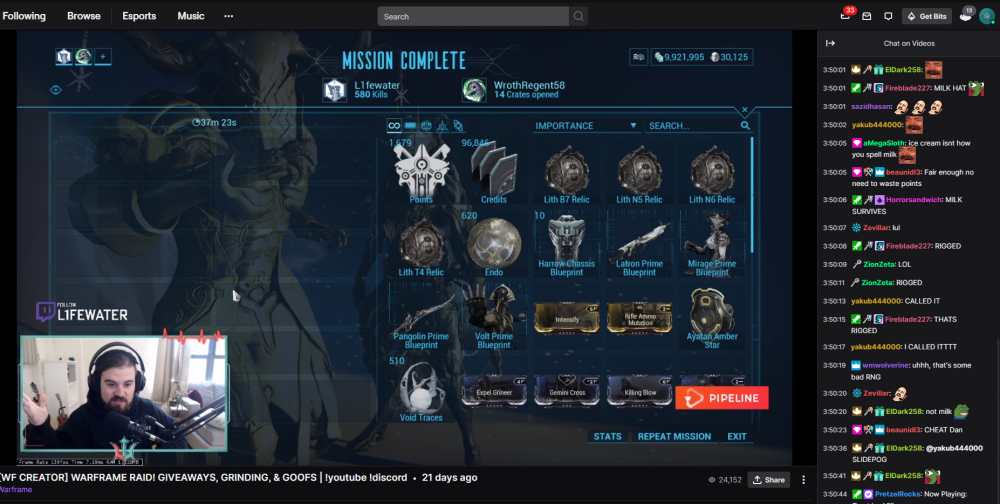Exit the mission results screen

[x=737, y=437]
